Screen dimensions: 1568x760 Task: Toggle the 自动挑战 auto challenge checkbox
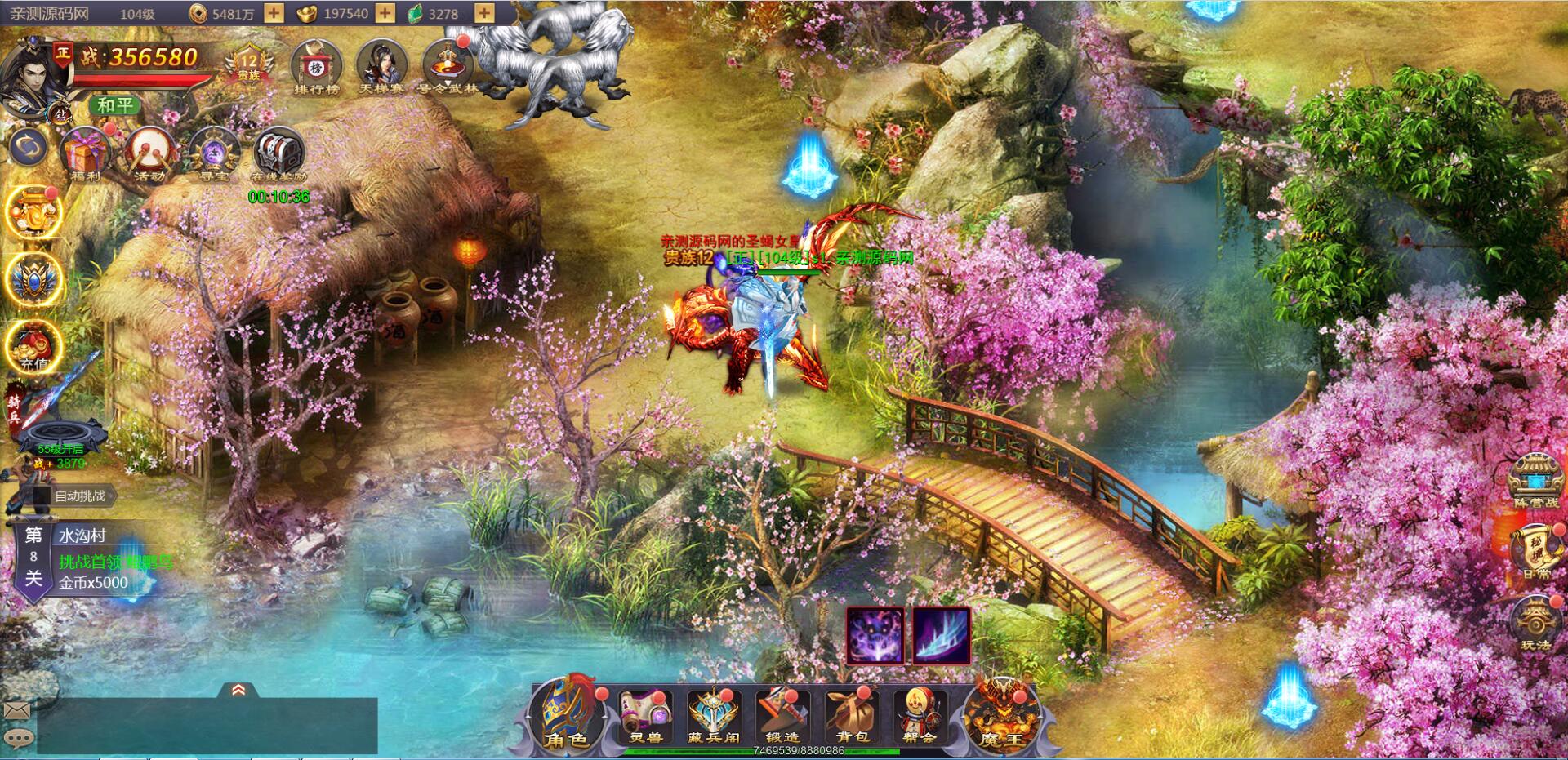click(42, 496)
